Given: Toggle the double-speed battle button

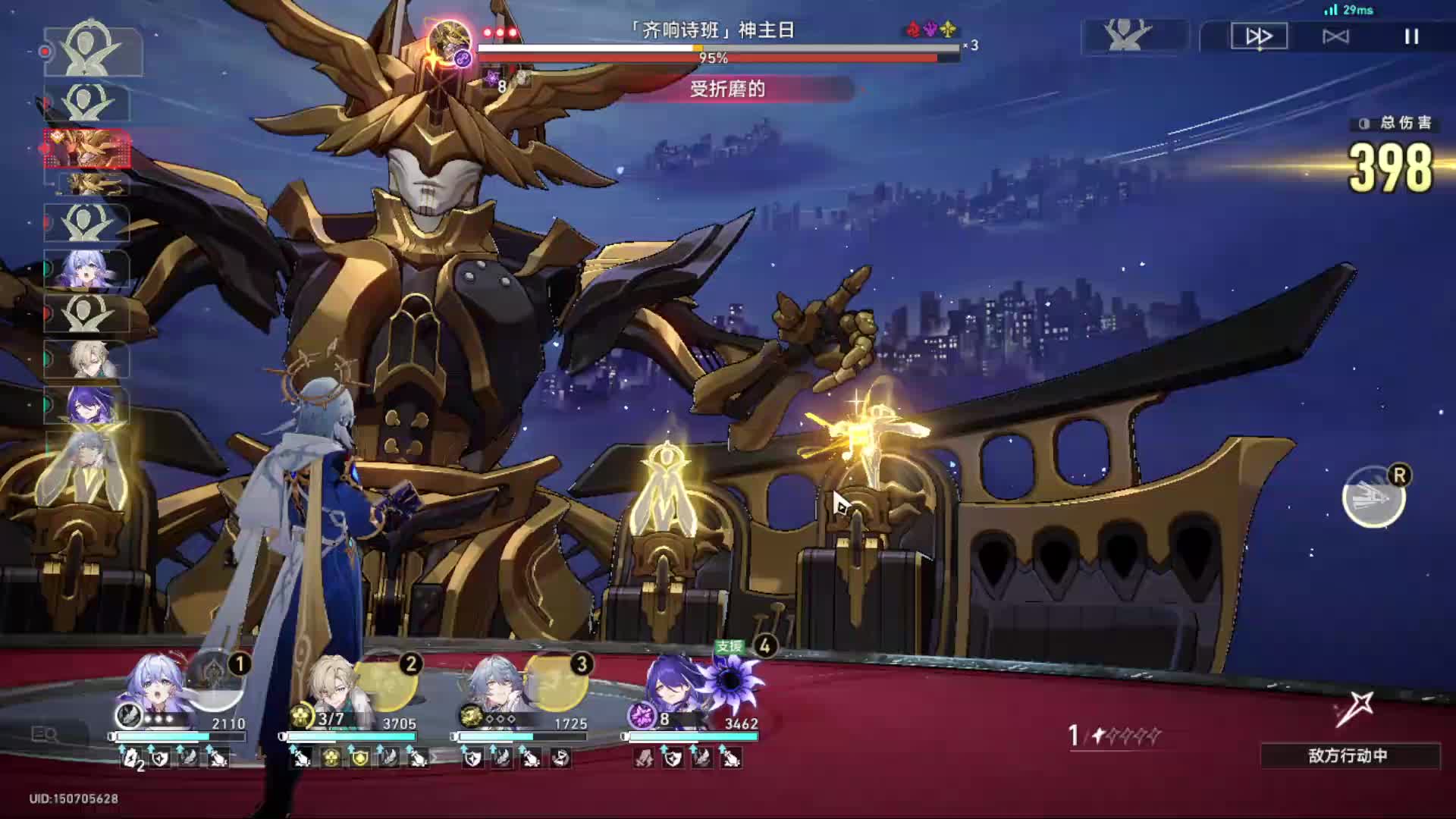Looking at the screenshot, I should tap(1259, 36).
